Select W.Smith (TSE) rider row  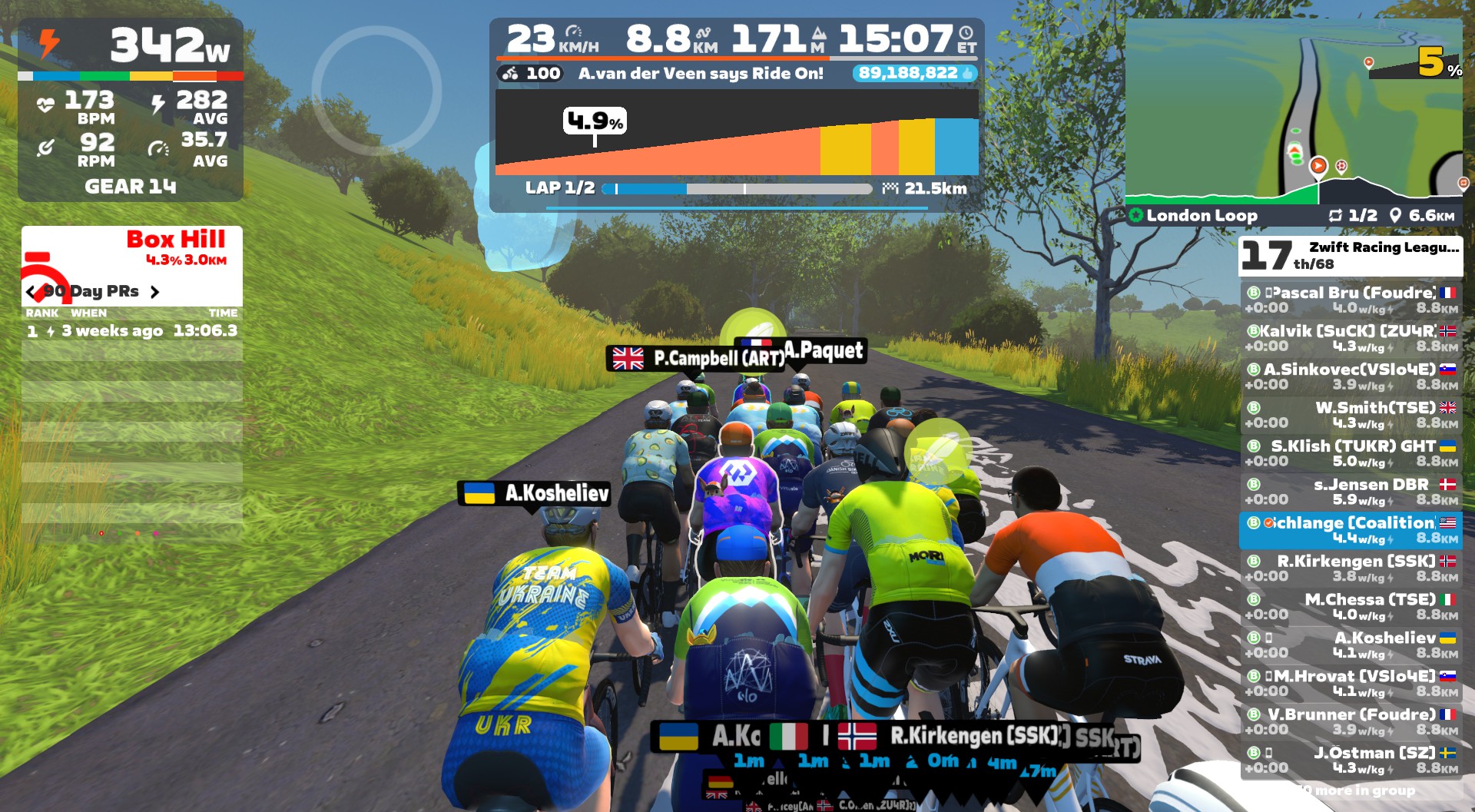click(x=1351, y=415)
